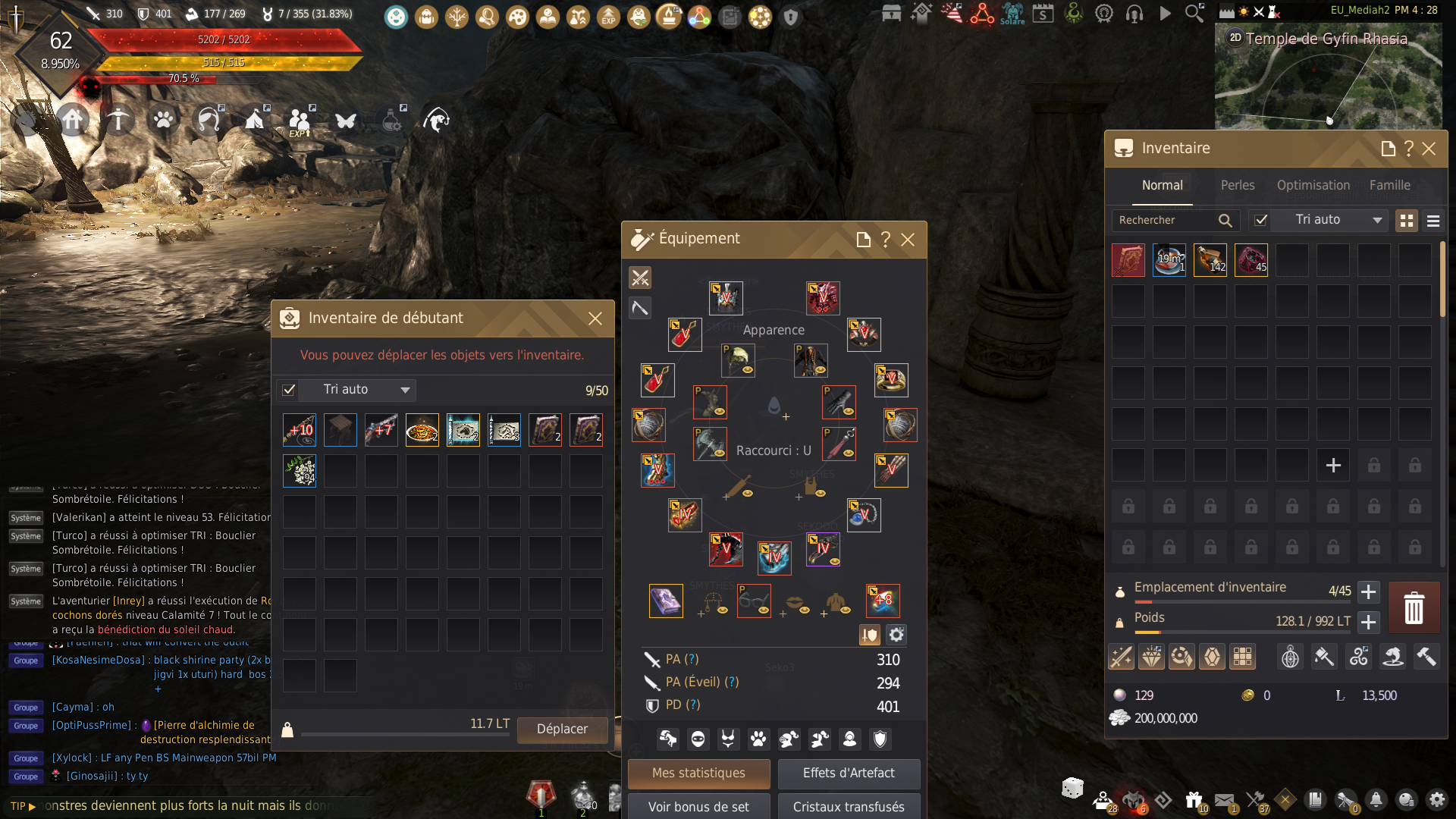Switch to the Optimisation tab
Viewport: 1456px width, 819px height.
(1313, 185)
